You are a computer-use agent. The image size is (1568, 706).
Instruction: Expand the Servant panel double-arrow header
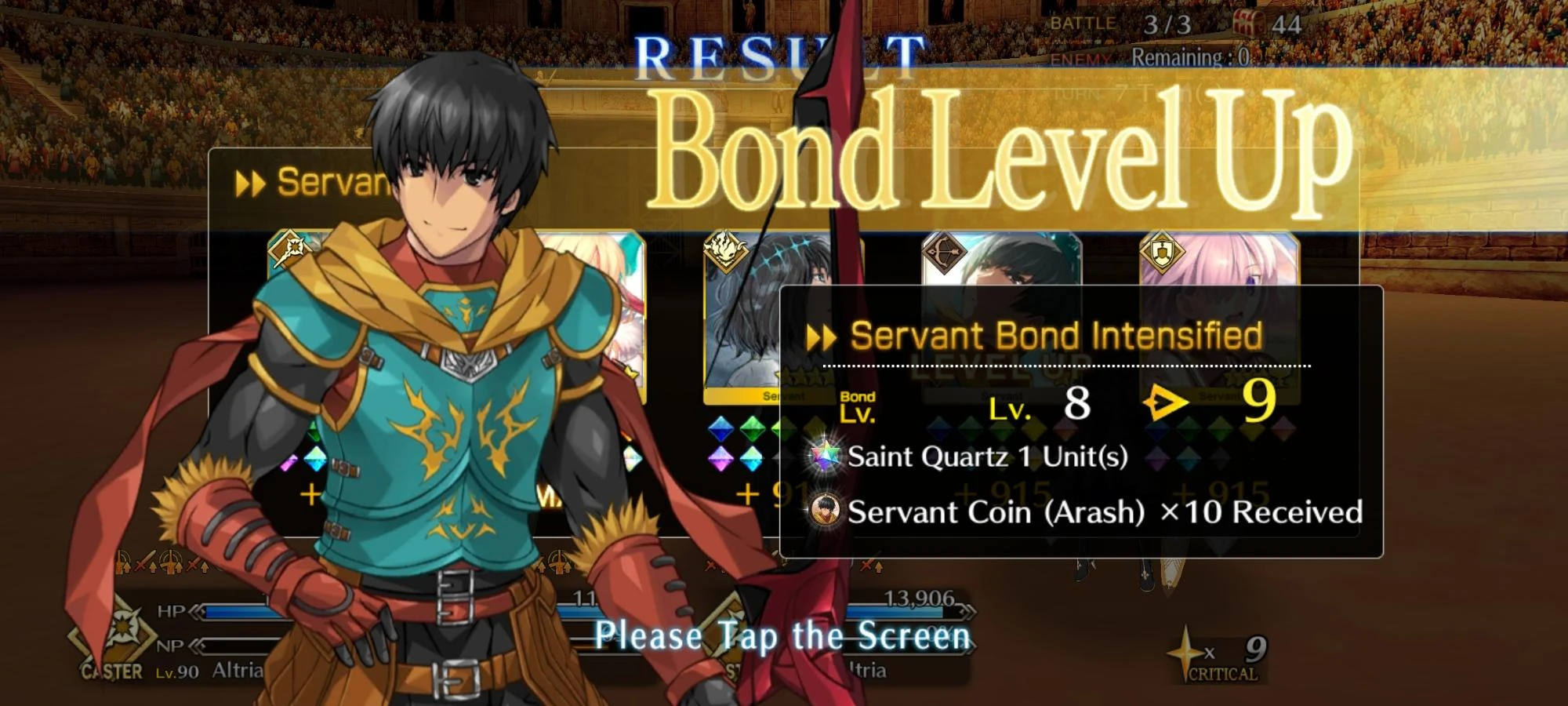point(251,182)
